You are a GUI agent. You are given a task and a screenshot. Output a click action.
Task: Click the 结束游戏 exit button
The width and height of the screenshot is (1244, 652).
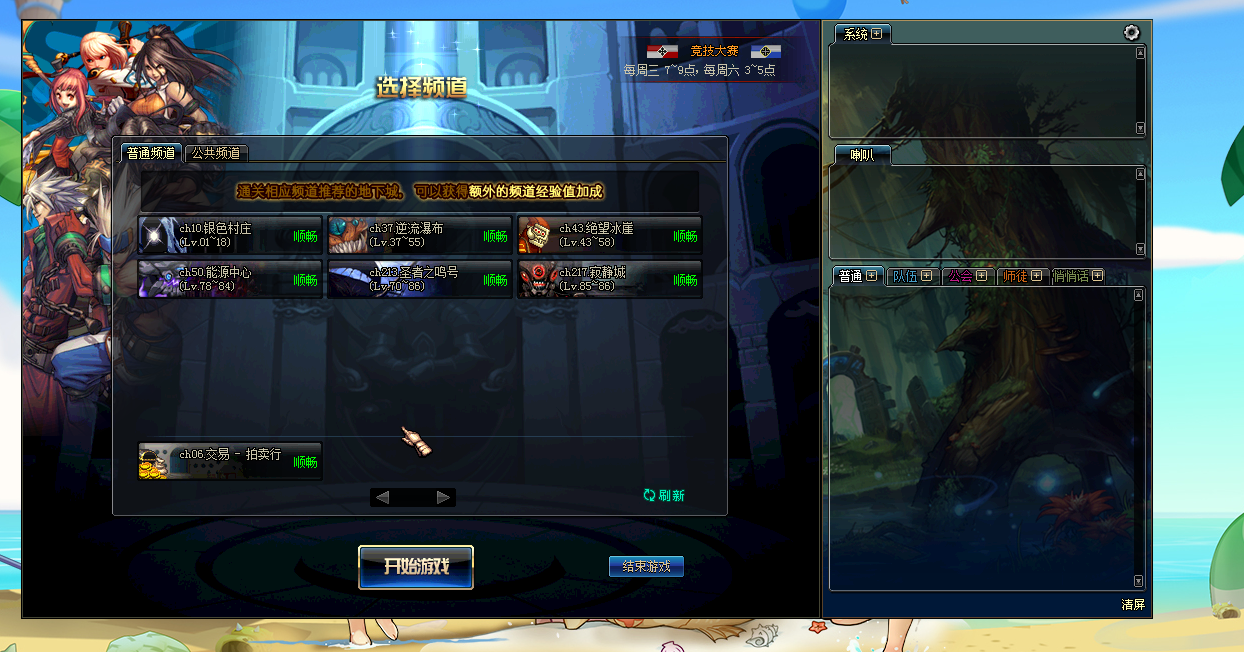point(646,566)
